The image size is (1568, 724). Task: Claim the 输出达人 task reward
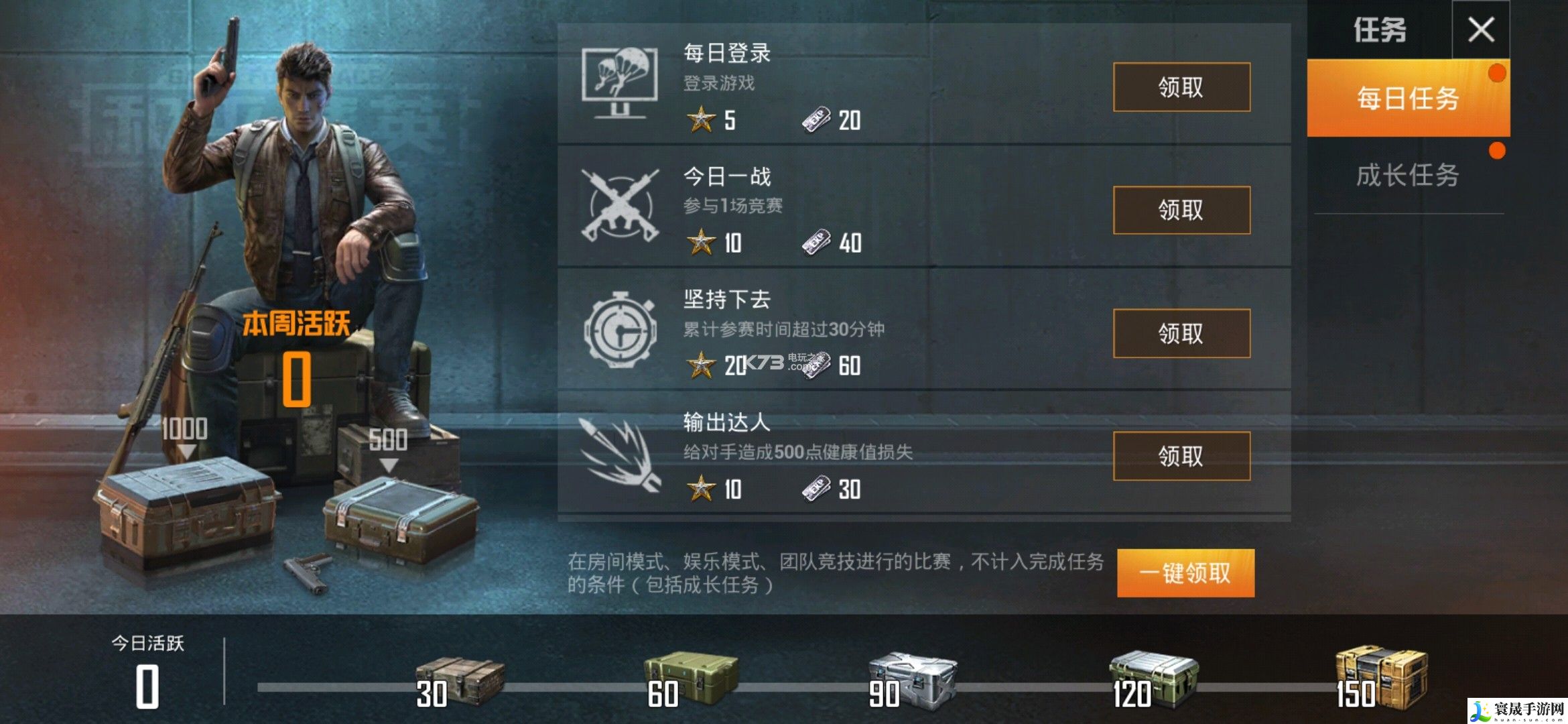point(1181,458)
